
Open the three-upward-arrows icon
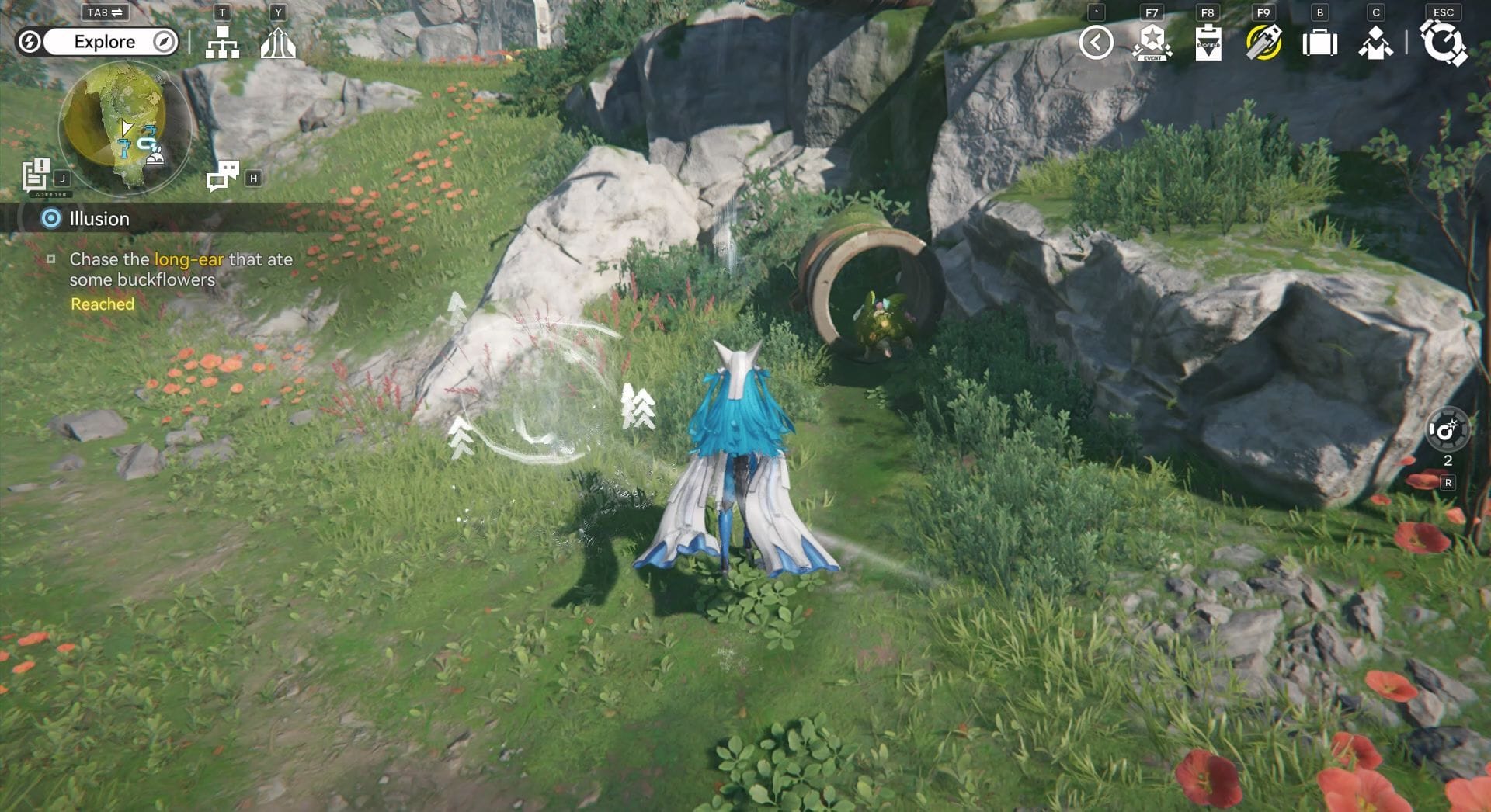278,43
